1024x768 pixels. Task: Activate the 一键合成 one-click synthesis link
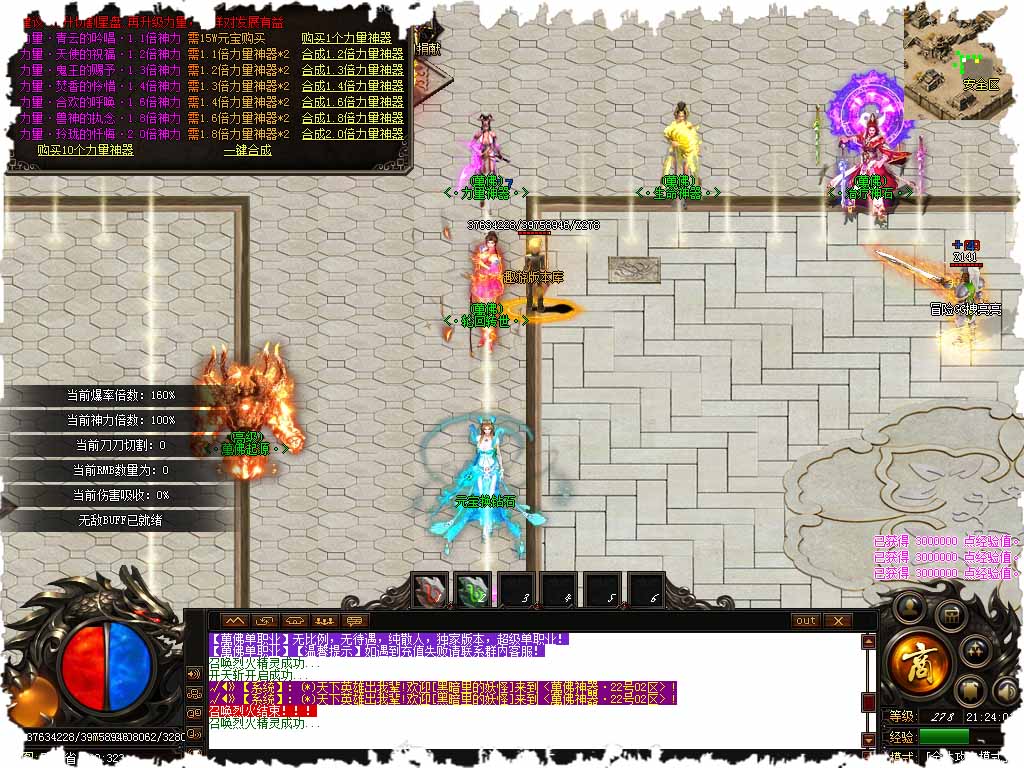point(247,150)
